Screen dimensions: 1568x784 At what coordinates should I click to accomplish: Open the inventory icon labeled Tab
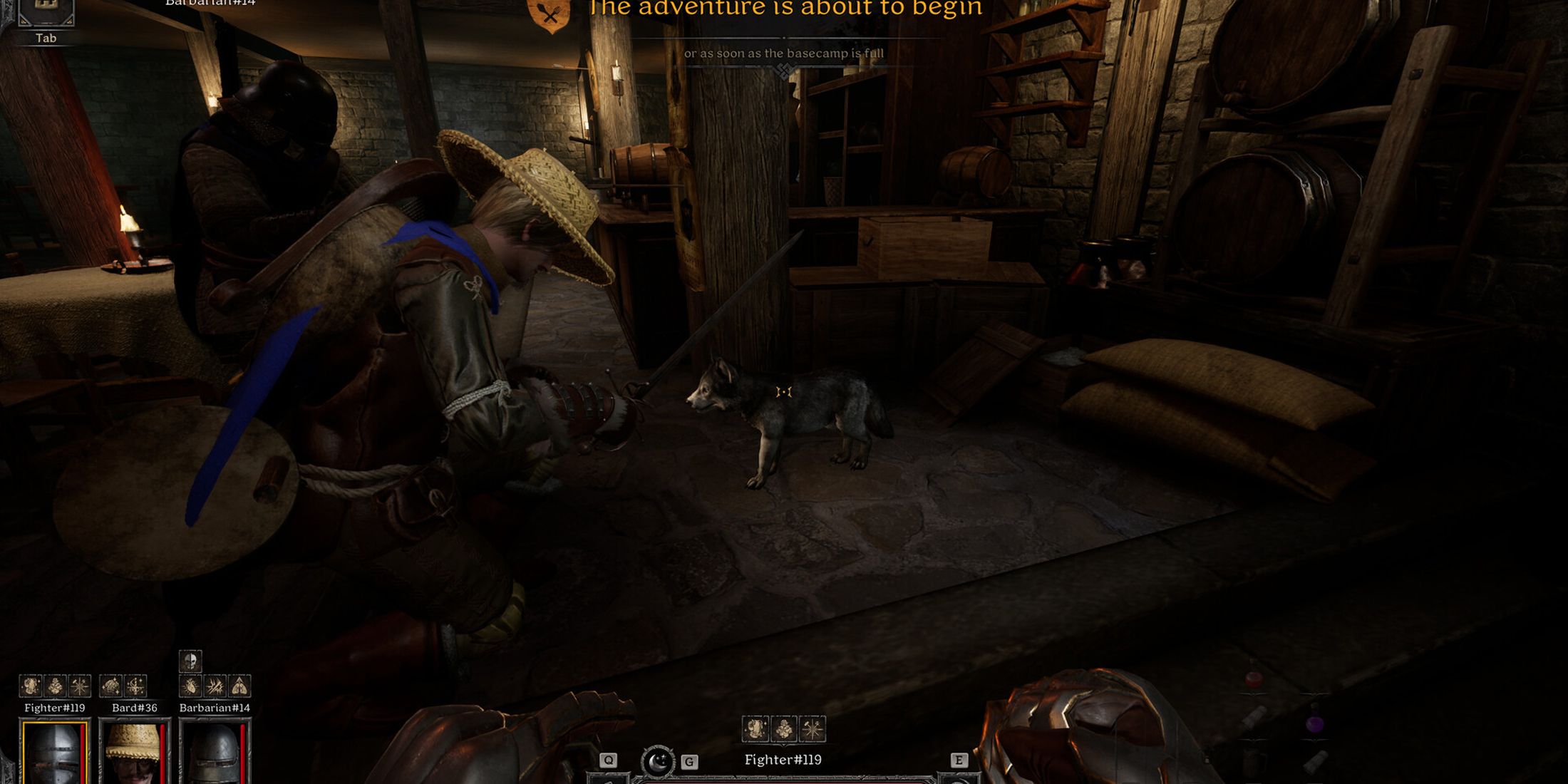click(x=46, y=12)
